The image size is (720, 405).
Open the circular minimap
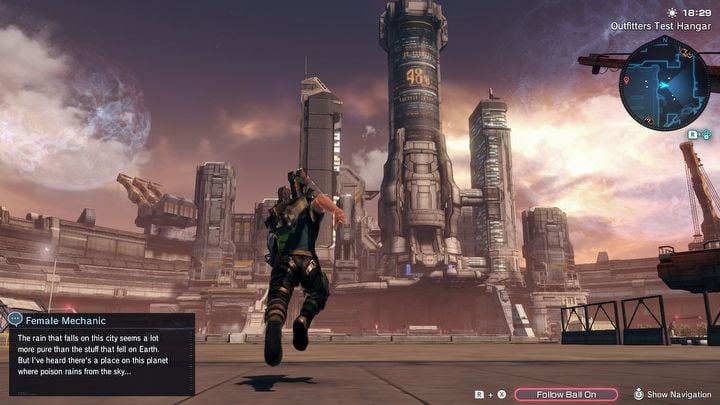point(664,83)
